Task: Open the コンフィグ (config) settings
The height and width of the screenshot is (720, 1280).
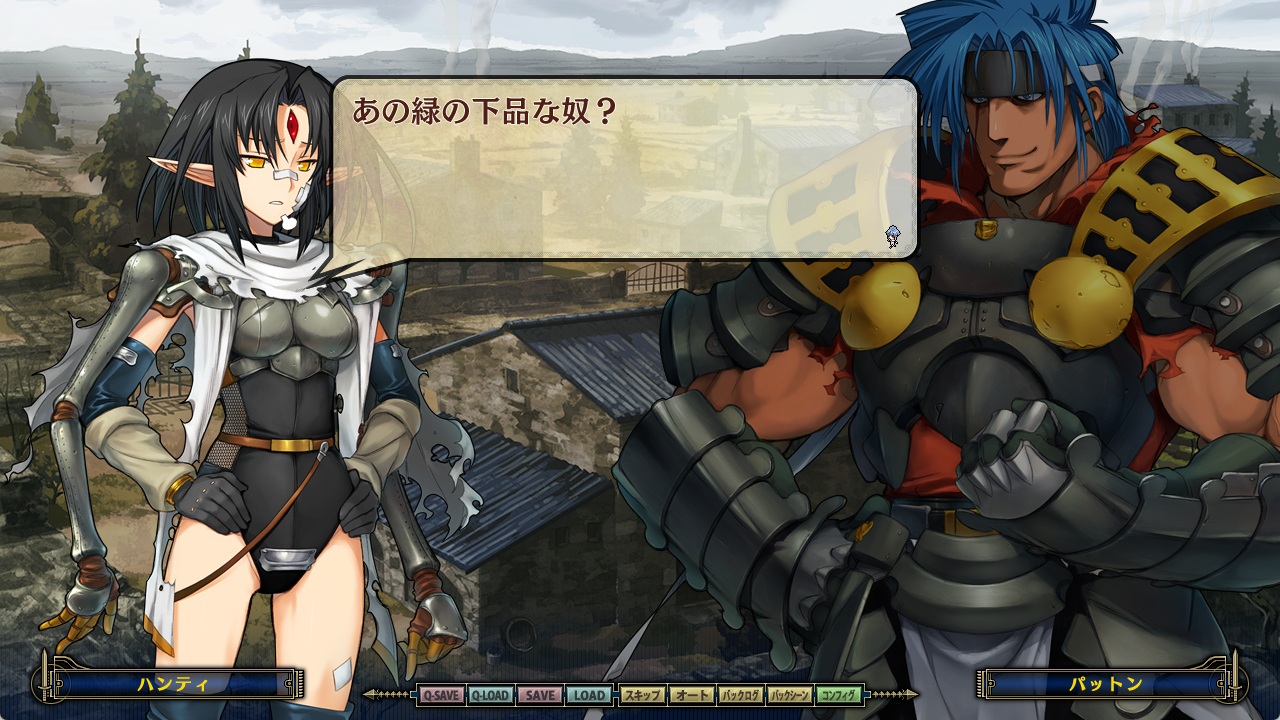Action: pyautogui.click(x=839, y=695)
